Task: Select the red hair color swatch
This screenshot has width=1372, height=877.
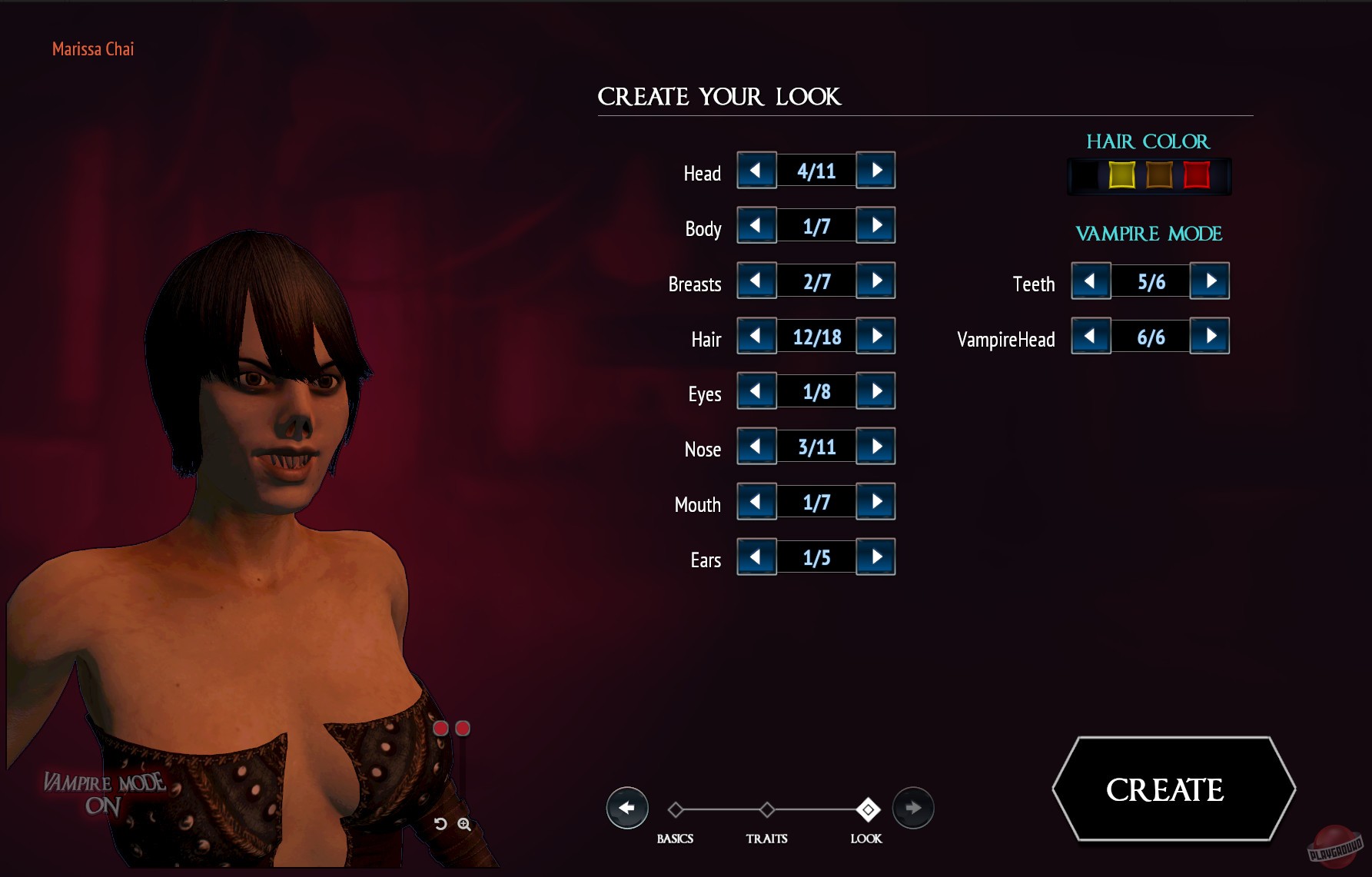Action: (x=1197, y=175)
